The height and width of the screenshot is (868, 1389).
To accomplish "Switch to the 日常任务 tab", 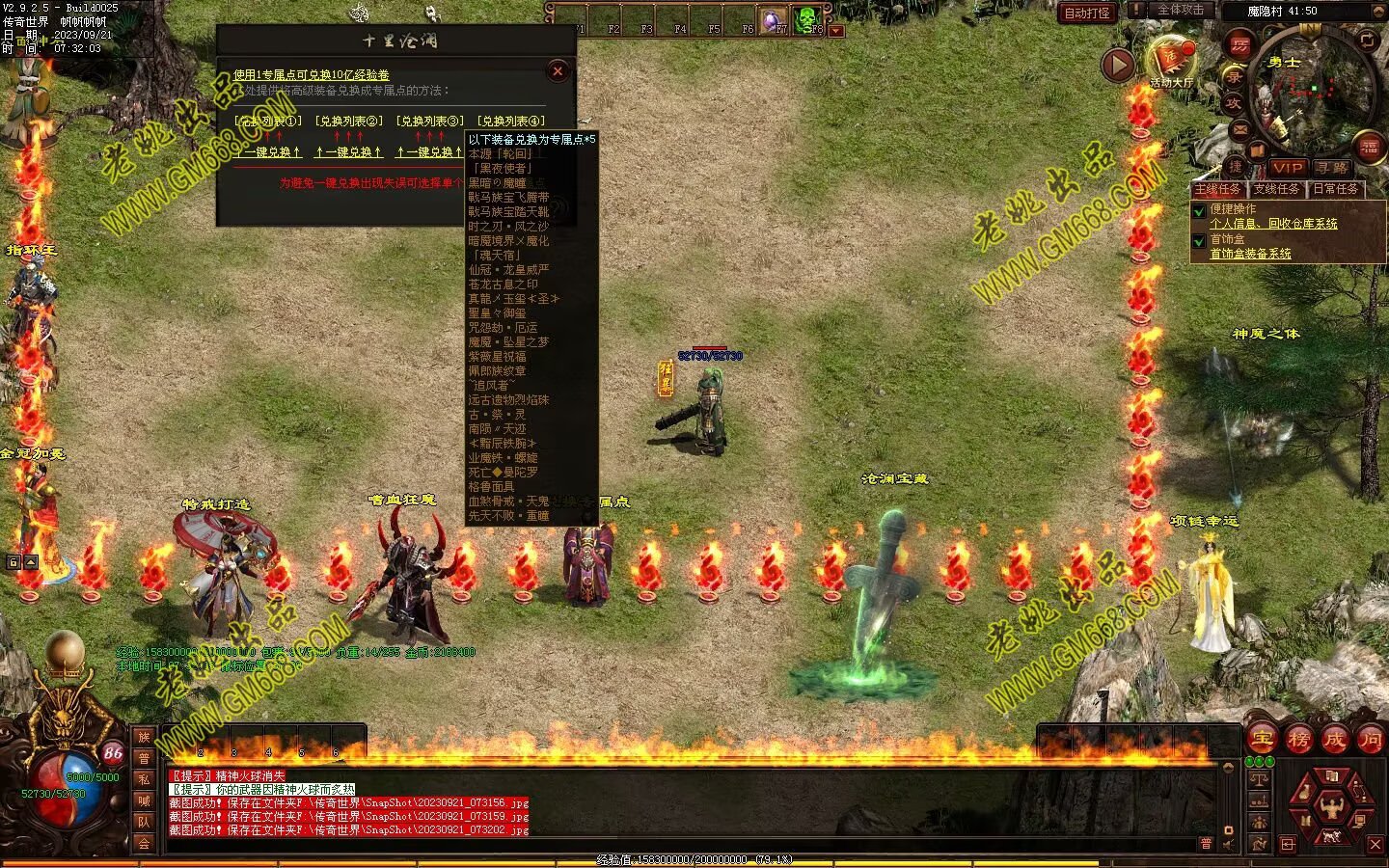I will (x=1335, y=189).
